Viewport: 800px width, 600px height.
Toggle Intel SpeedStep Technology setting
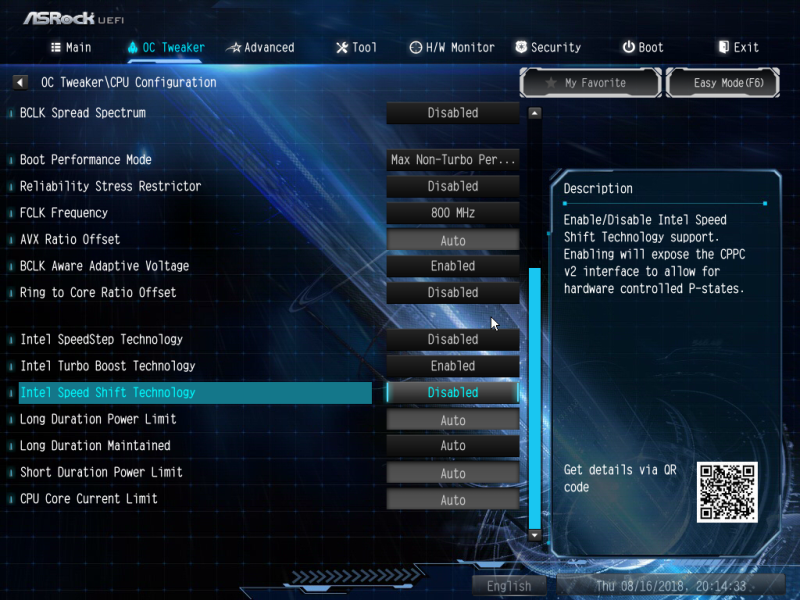(453, 340)
